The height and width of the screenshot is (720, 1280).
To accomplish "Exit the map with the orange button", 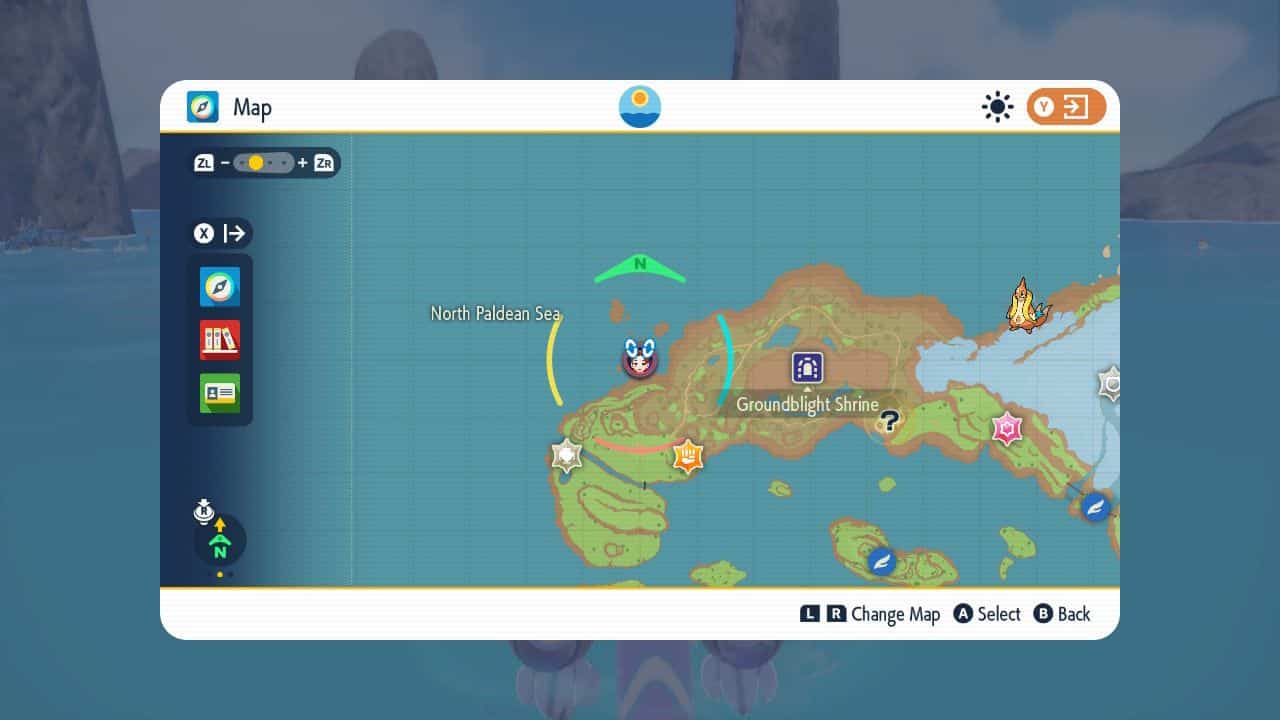I will (x=1066, y=107).
